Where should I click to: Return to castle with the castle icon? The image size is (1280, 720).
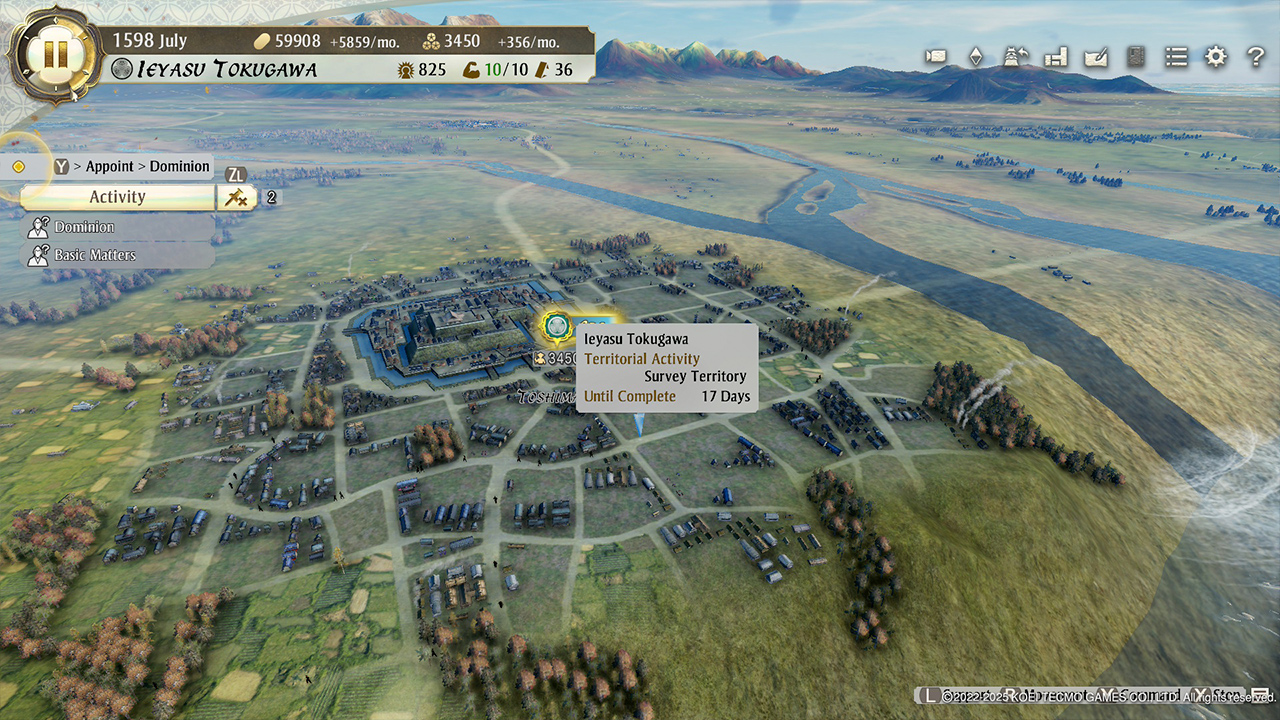point(1017,56)
